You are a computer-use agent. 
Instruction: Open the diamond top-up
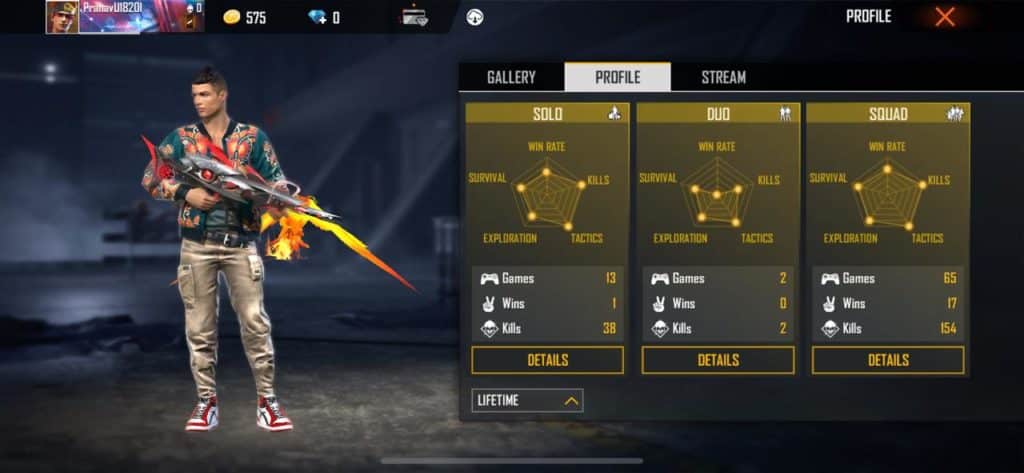tap(322, 17)
